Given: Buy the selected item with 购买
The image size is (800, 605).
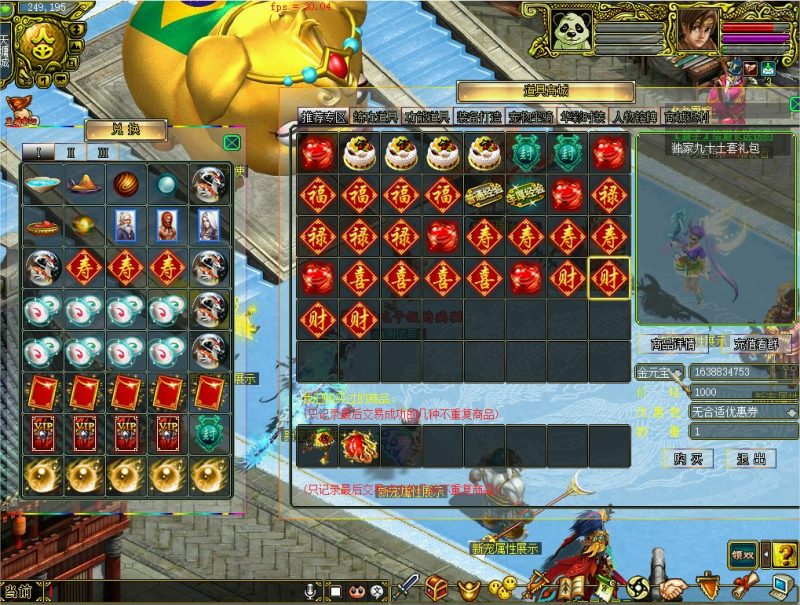Looking at the screenshot, I should coord(687,458).
